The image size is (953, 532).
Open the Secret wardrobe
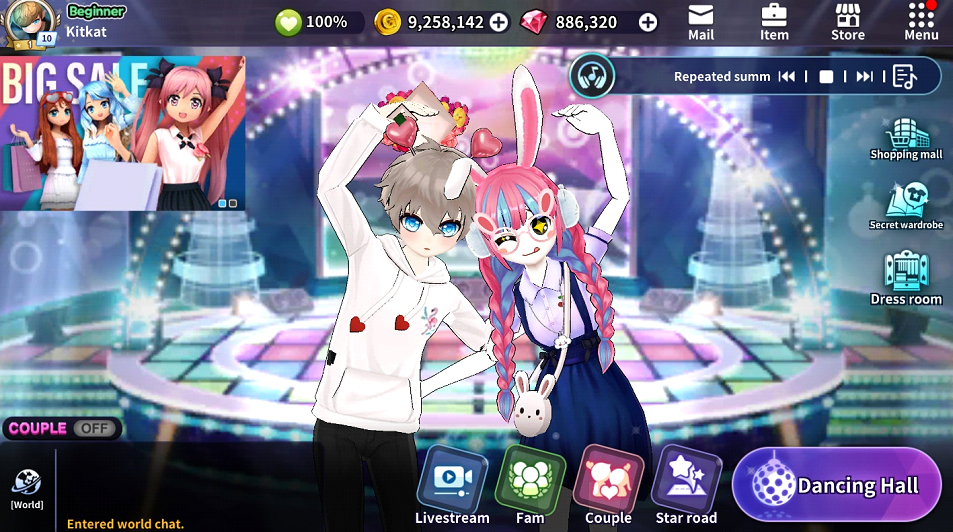tap(906, 206)
